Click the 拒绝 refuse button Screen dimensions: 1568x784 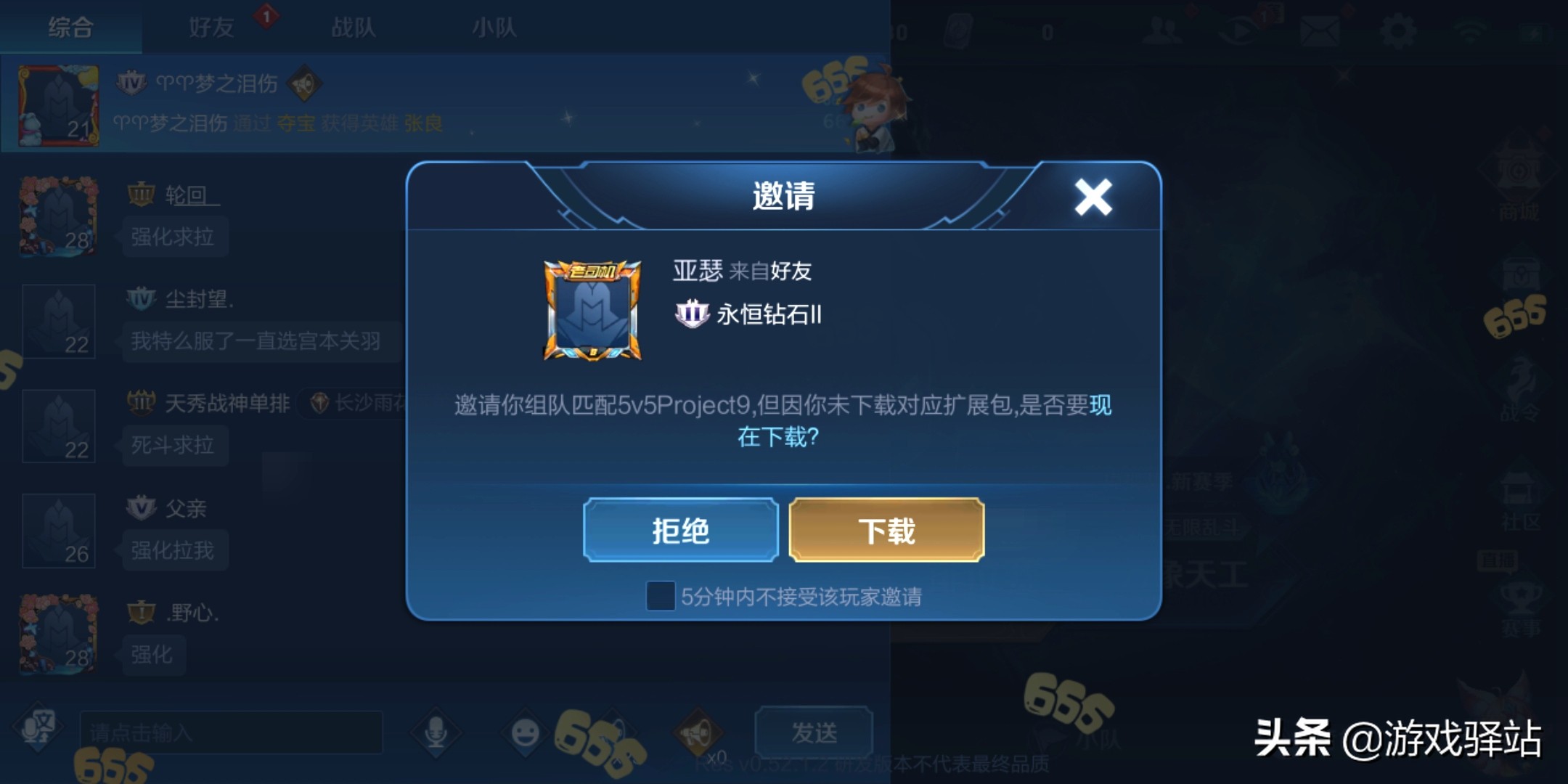tap(680, 530)
